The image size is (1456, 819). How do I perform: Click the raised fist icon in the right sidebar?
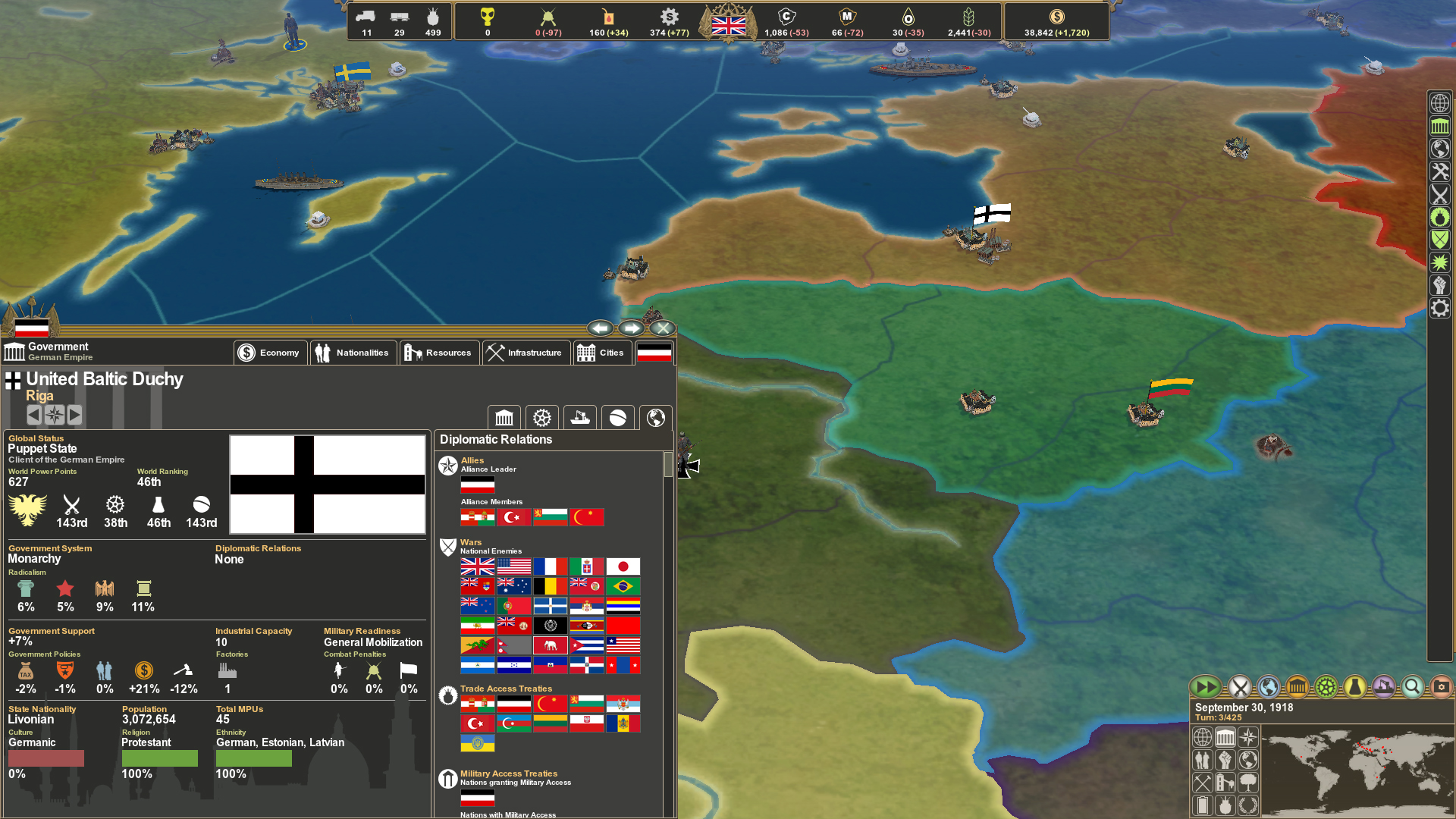1440,284
